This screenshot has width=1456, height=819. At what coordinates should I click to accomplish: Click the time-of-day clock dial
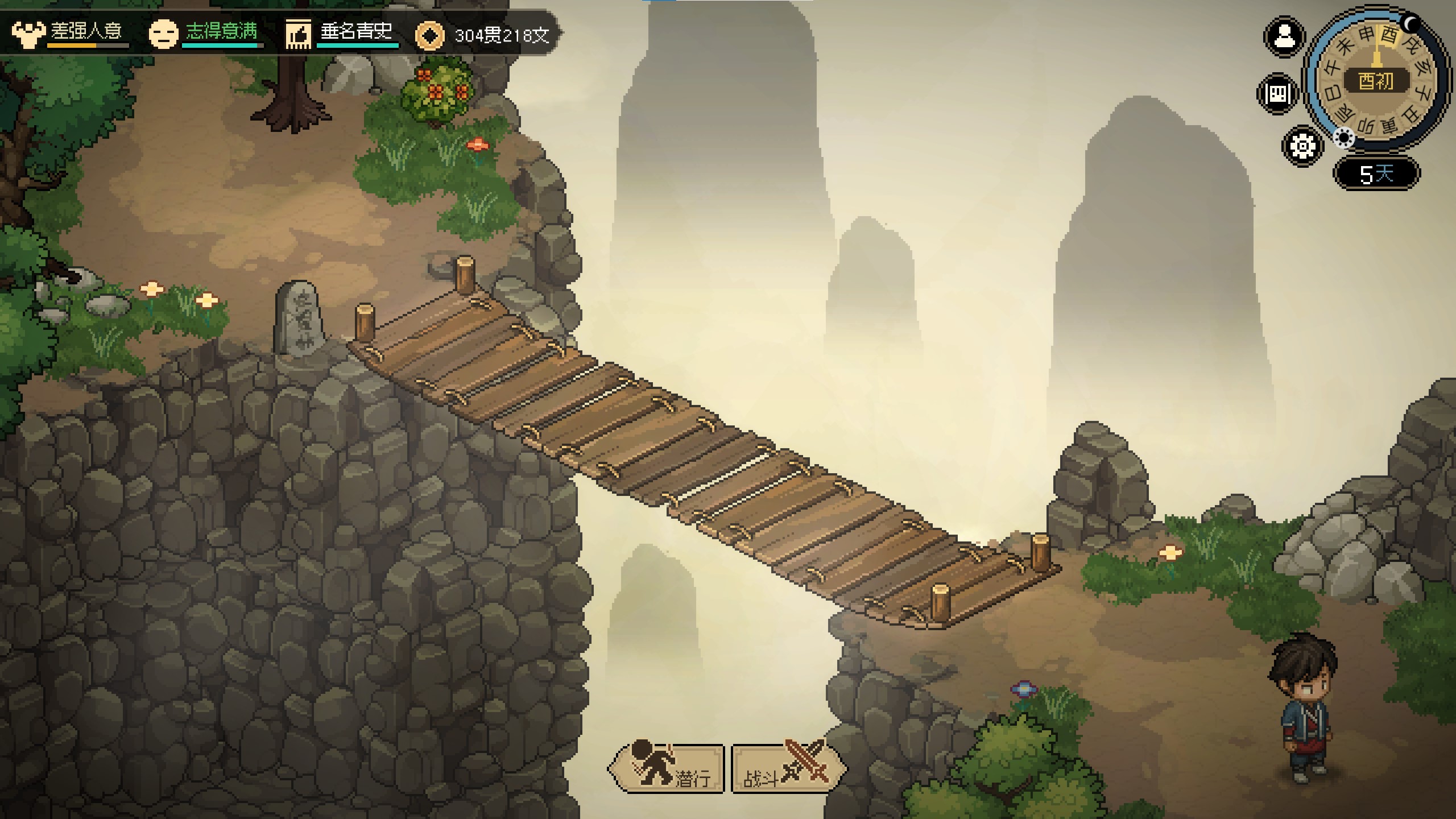[x=1376, y=80]
